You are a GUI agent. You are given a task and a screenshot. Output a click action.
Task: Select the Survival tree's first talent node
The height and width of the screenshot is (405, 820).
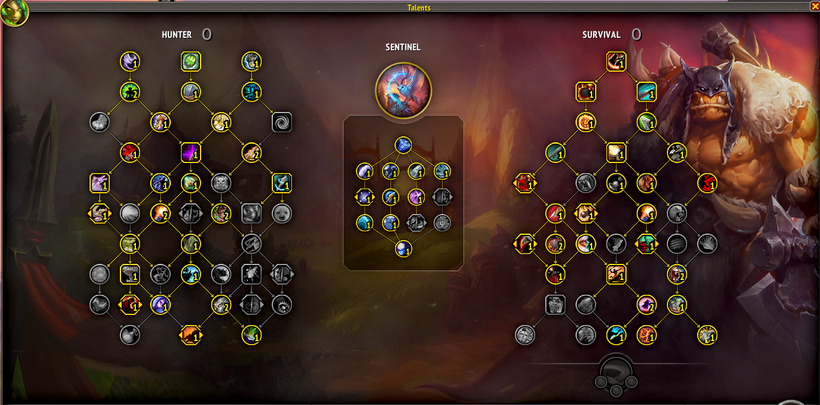click(616, 61)
